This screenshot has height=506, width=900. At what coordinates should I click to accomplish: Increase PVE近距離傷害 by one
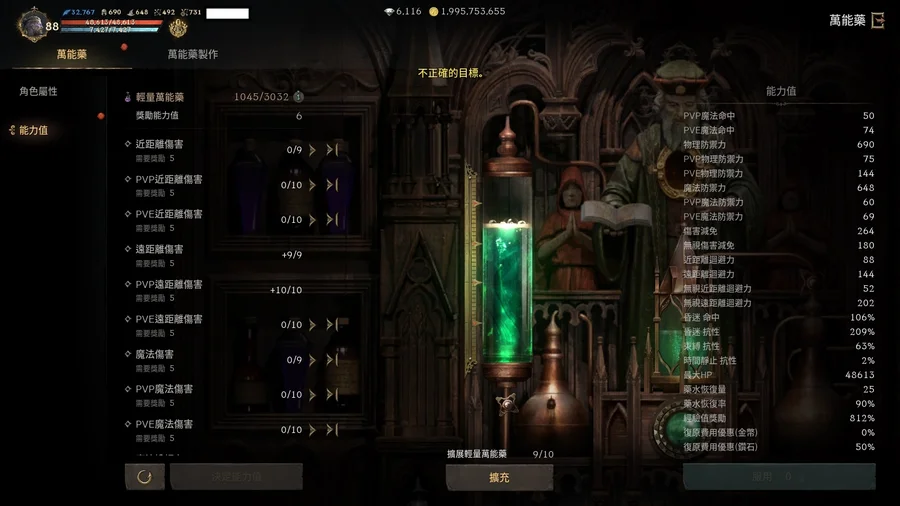point(313,220)
